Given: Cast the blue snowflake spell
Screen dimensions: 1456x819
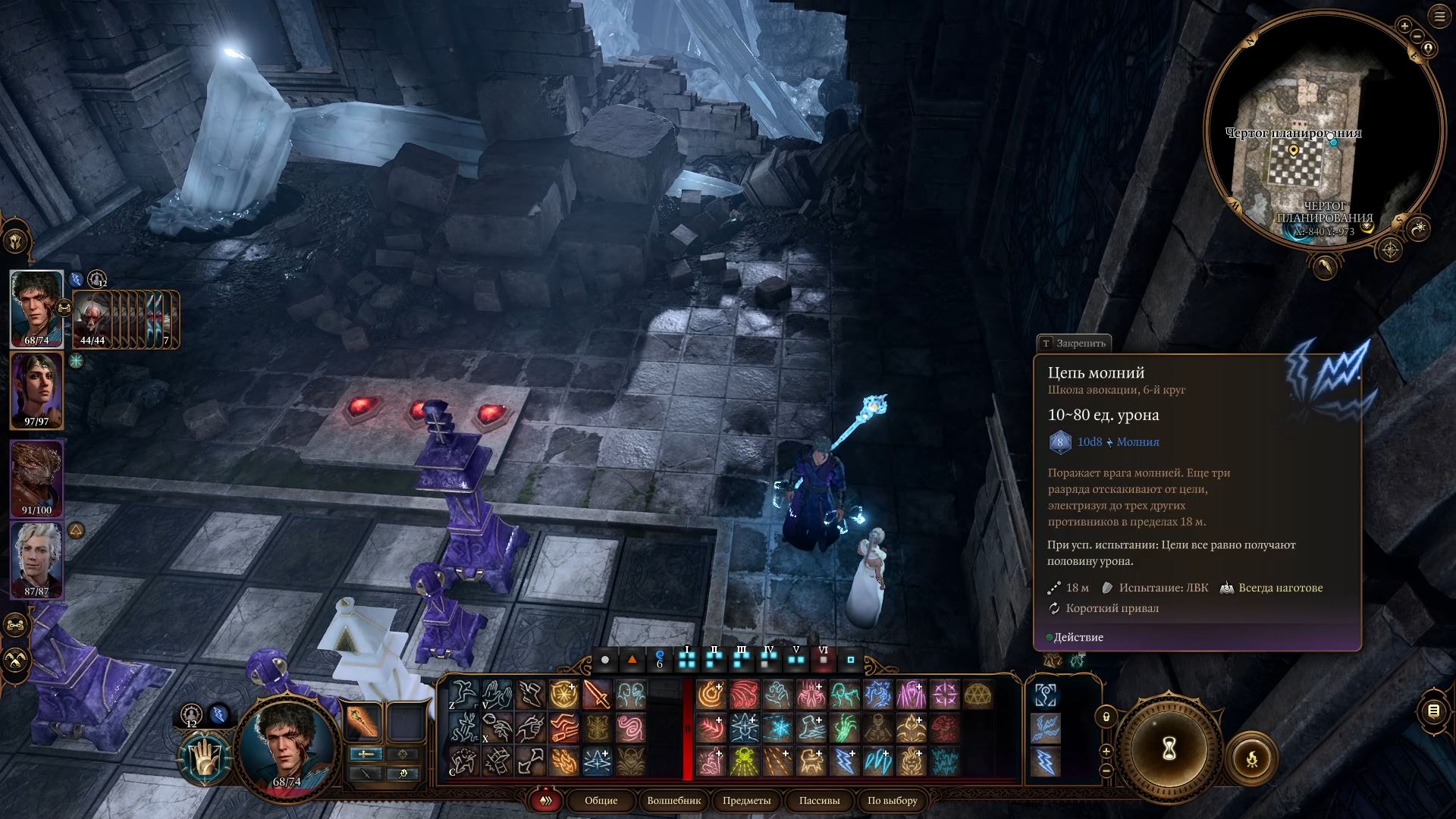Looking at the screenshot, I should [777, 728].
